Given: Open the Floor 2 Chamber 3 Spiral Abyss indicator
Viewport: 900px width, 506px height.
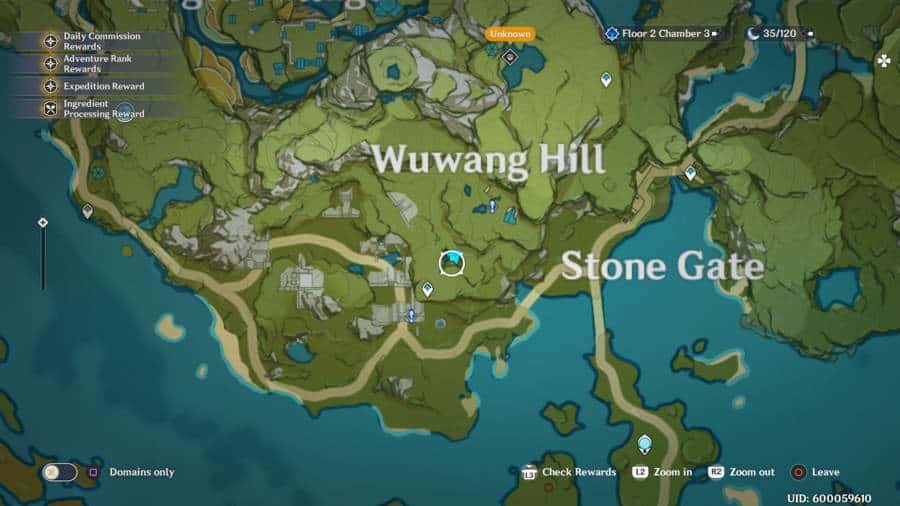Looking at the screenshot, I should click(x=658, y=33).
